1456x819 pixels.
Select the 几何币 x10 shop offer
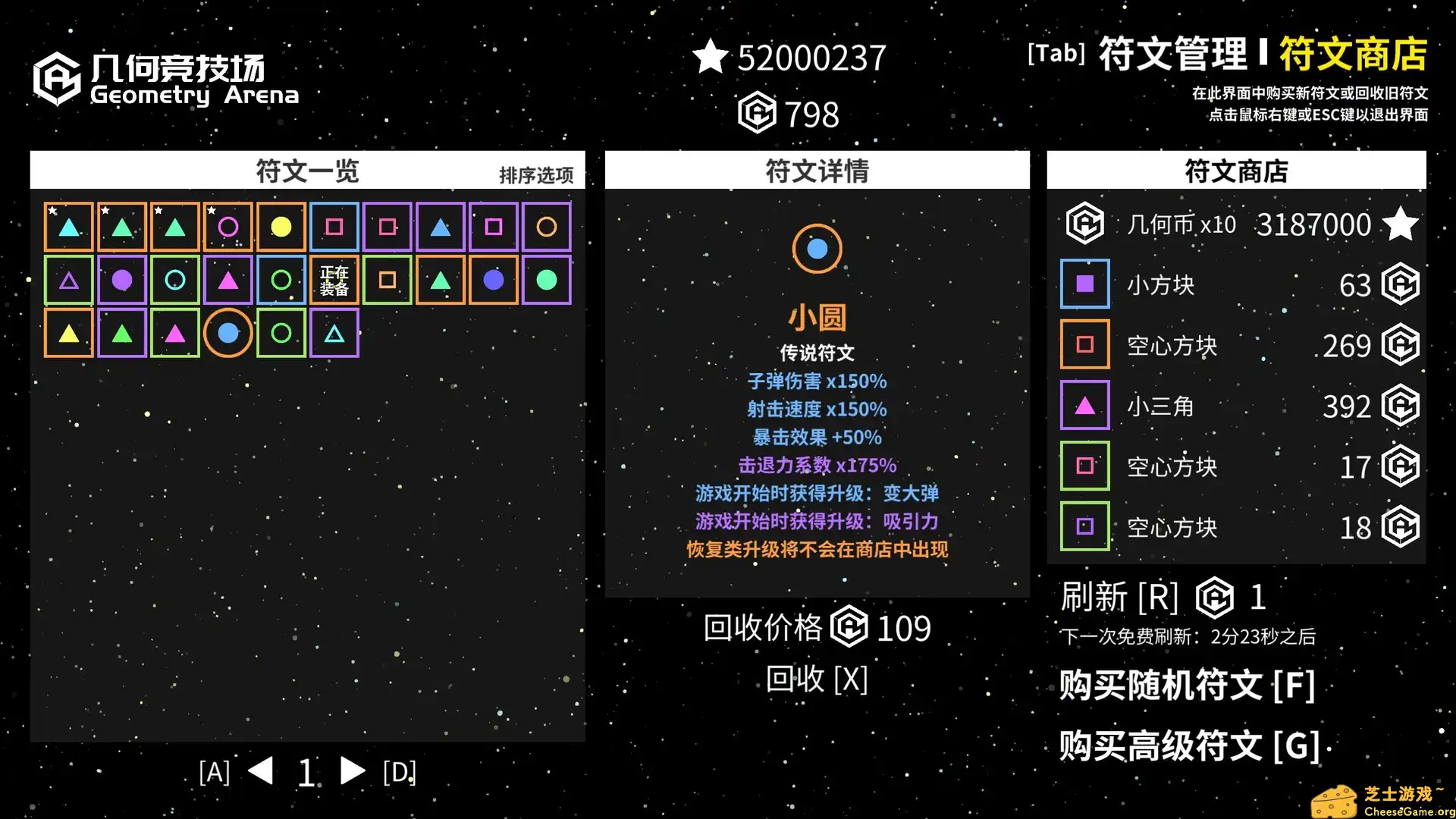pyautogui.click(x=1236, y=224)
